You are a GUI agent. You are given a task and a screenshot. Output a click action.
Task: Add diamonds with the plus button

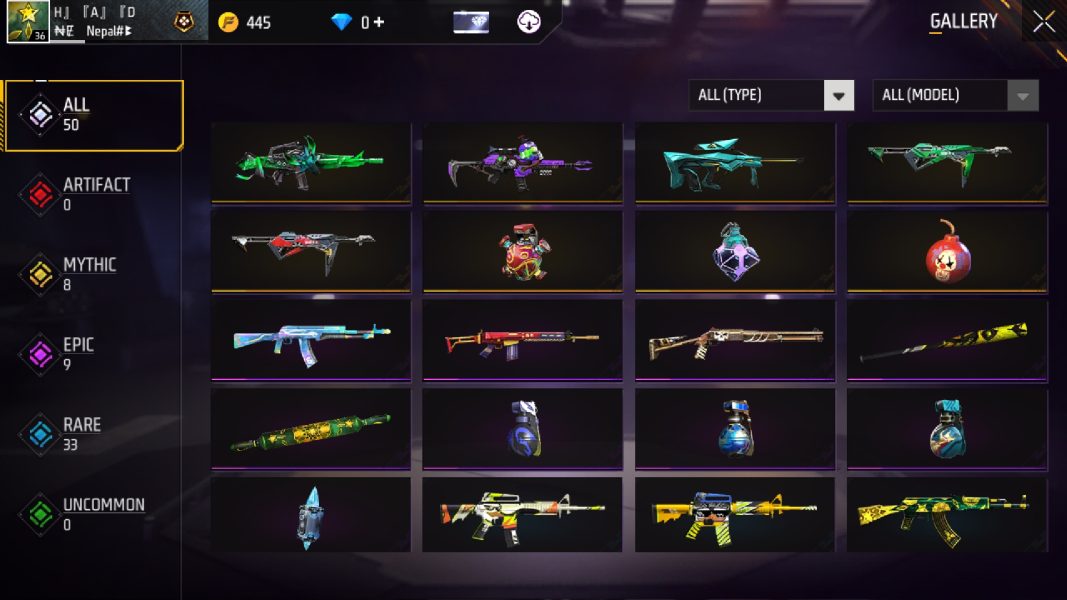(x=379, y=22)
